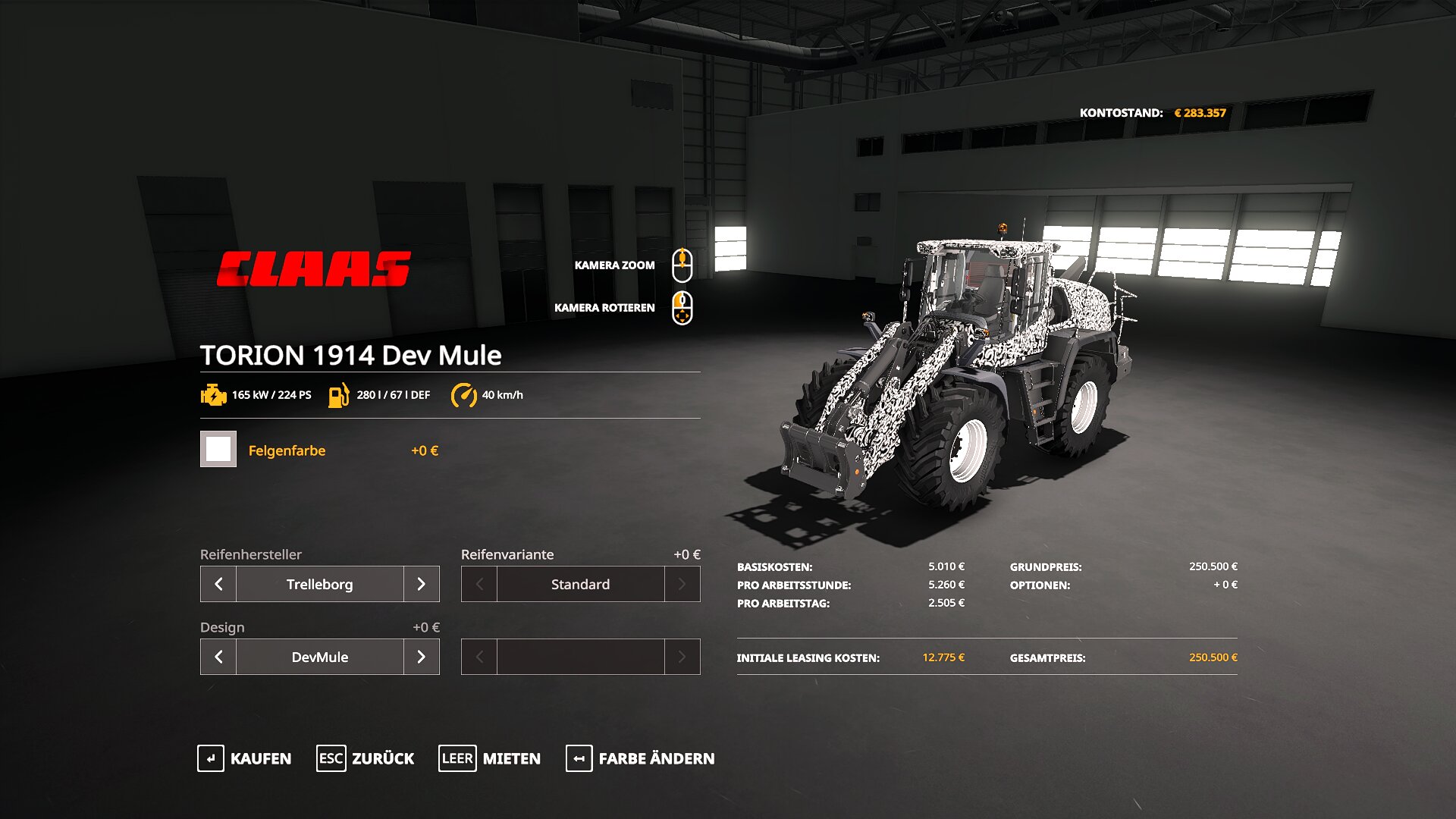Image resolution: width=1456 pixels, height=819 pixels.
Task: Switch to next Design after DevMule
Action: 422,657
